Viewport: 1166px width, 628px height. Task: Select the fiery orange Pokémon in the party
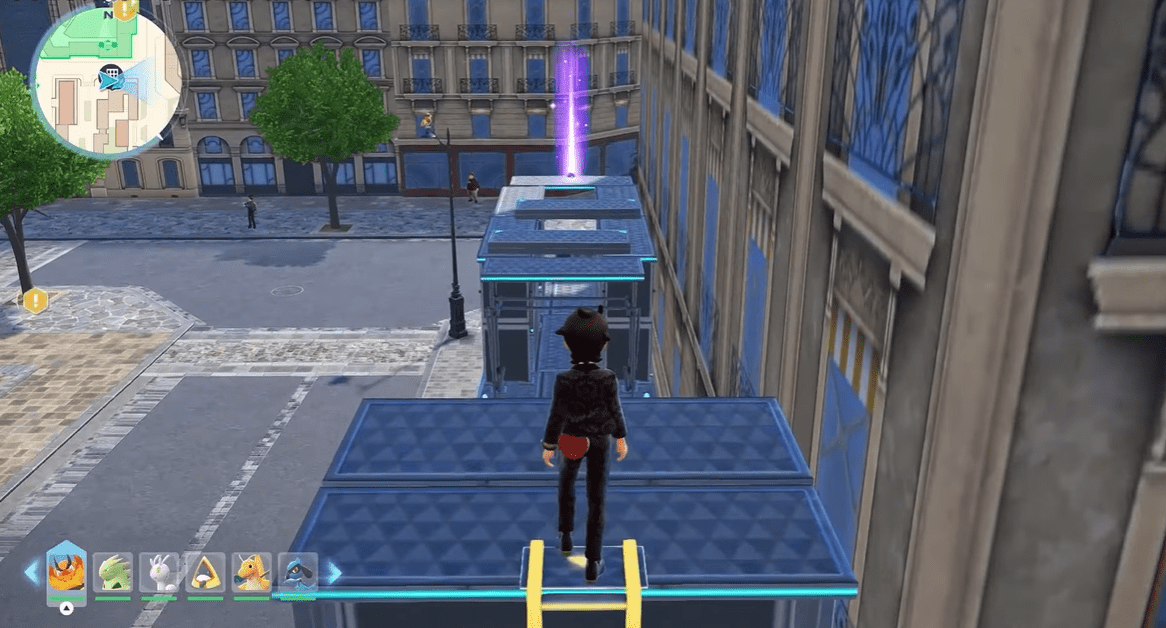point(66,572)
